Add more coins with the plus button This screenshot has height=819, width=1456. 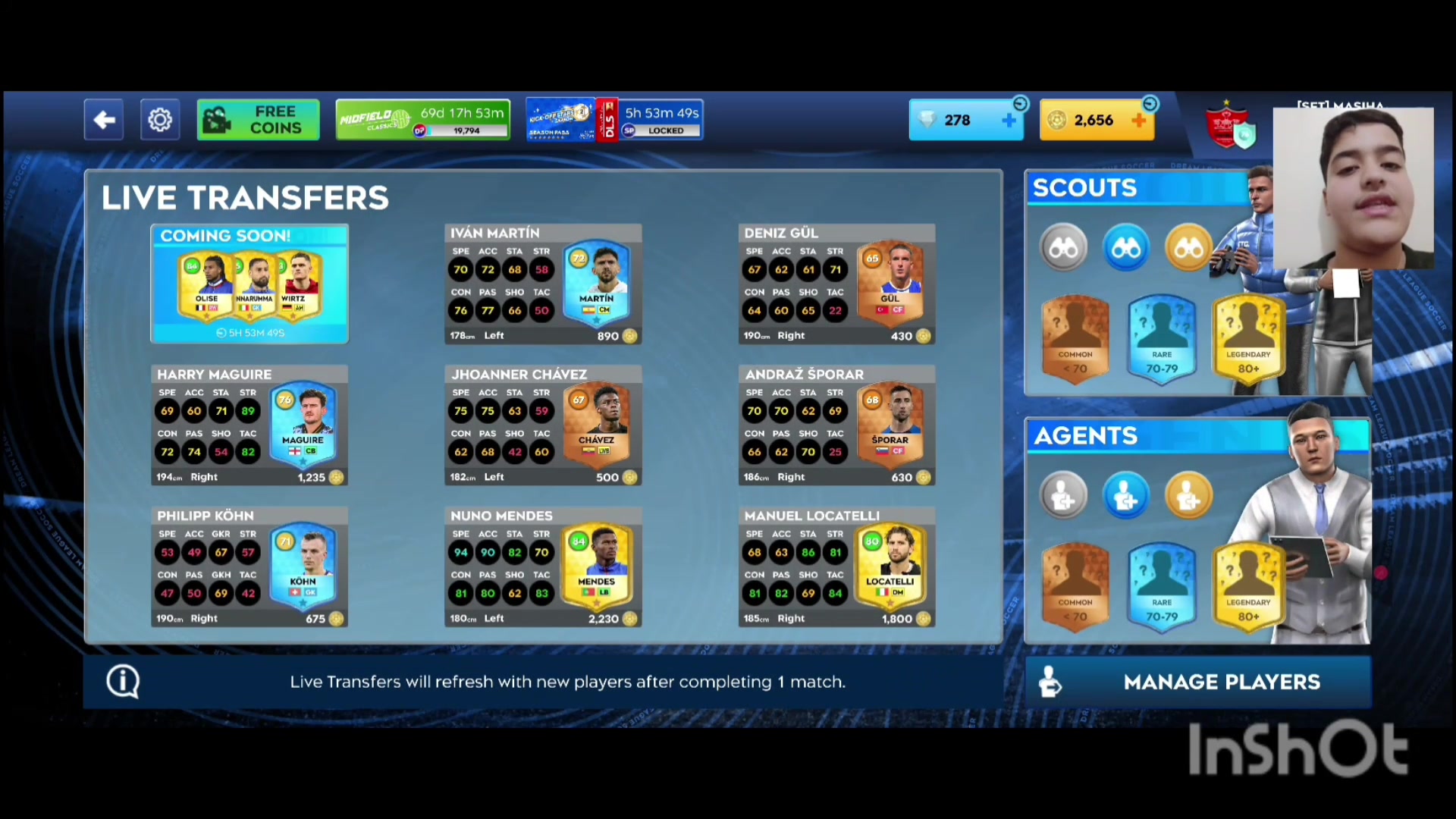coord(1139,120)
